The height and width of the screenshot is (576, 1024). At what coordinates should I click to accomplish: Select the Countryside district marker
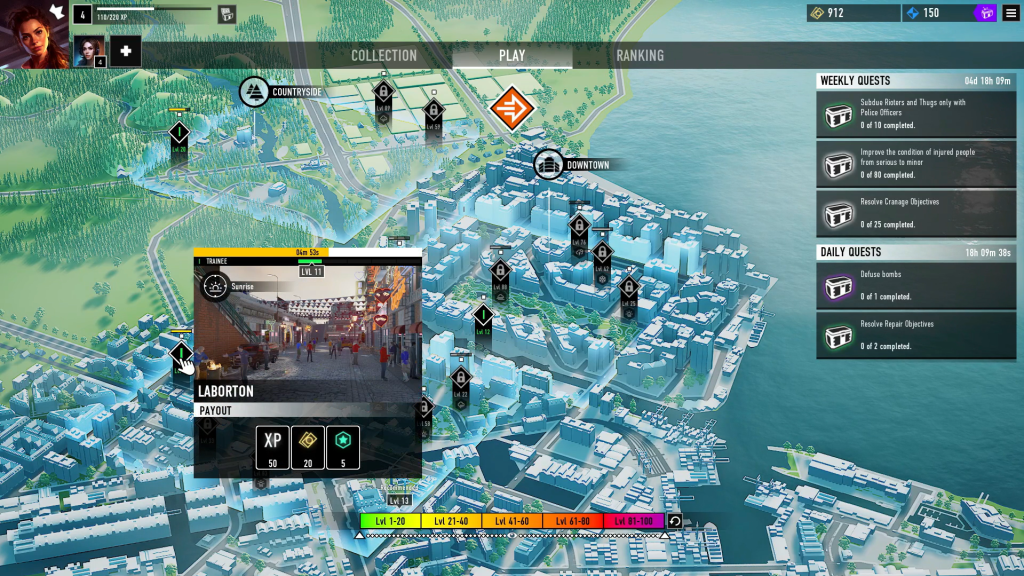click(x=254, y=92)
